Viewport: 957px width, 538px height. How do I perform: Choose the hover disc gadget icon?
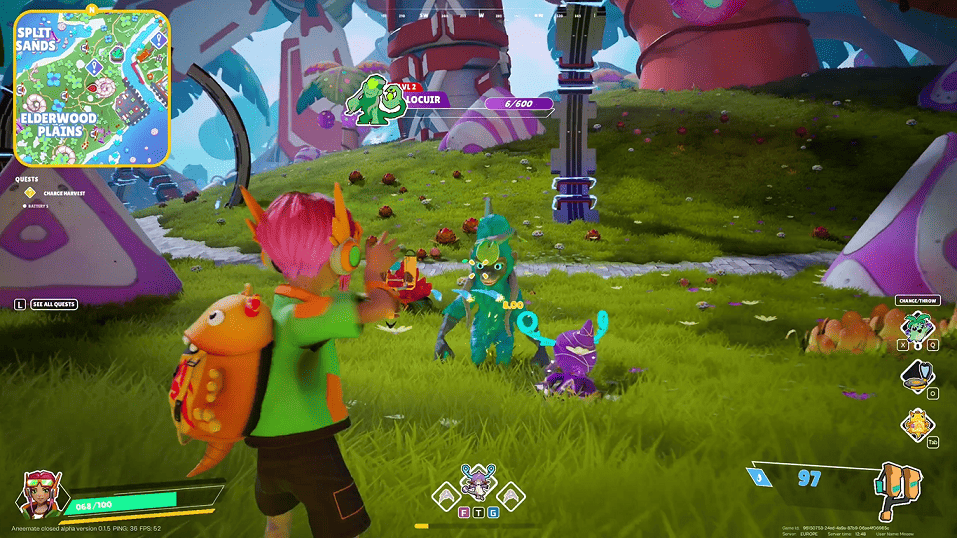click(x=916, y=376)
